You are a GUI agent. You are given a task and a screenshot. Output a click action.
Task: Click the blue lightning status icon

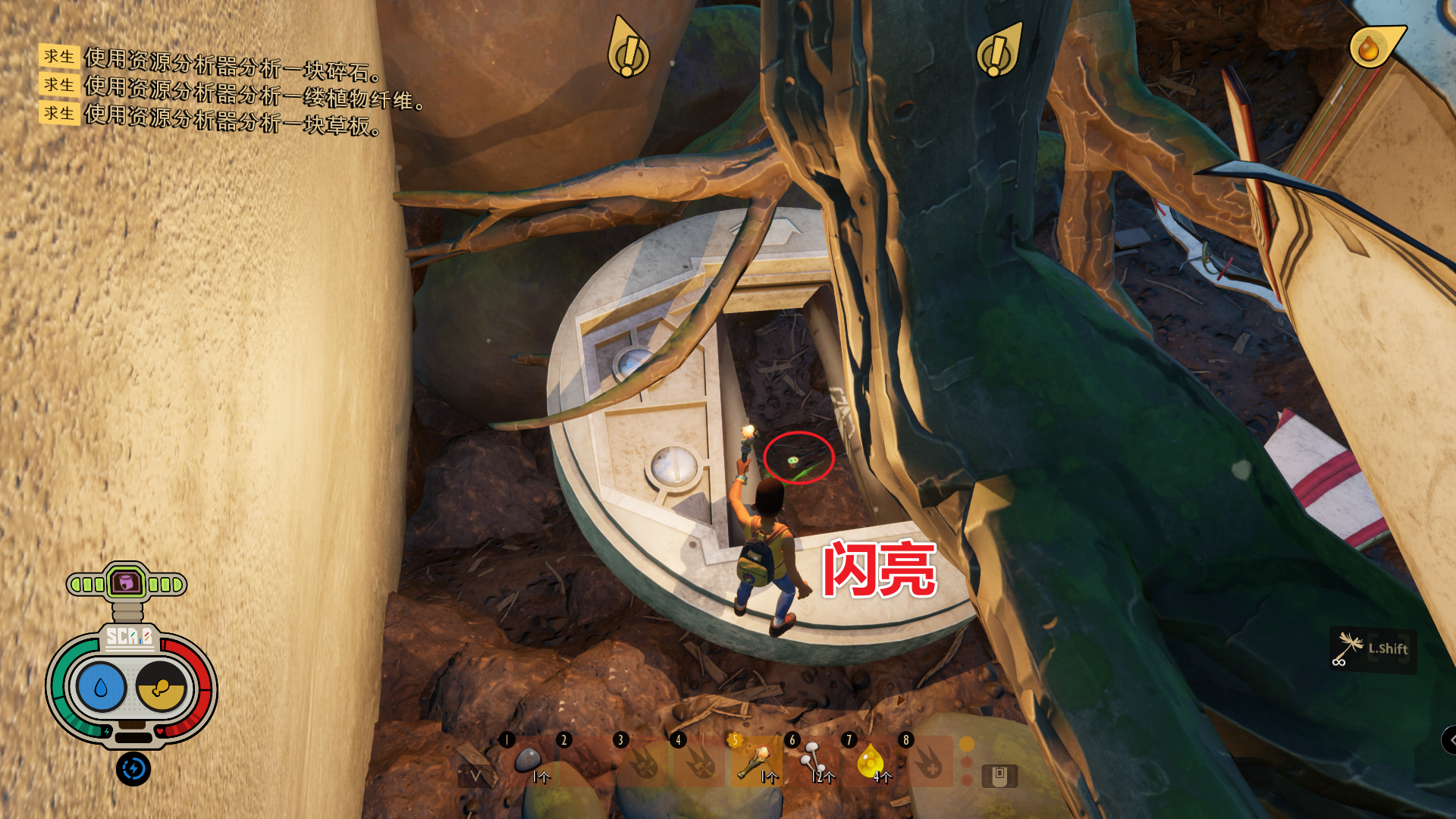tap(133, 769)
